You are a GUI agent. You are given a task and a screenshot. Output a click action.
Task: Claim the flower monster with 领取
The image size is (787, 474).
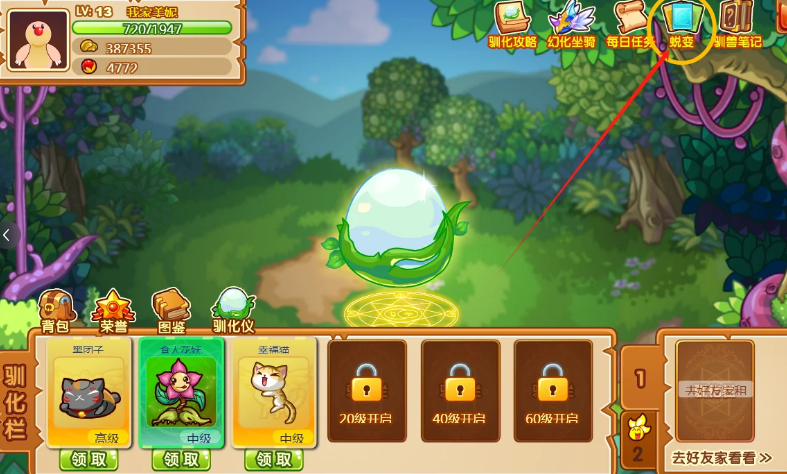pos(182,460)
